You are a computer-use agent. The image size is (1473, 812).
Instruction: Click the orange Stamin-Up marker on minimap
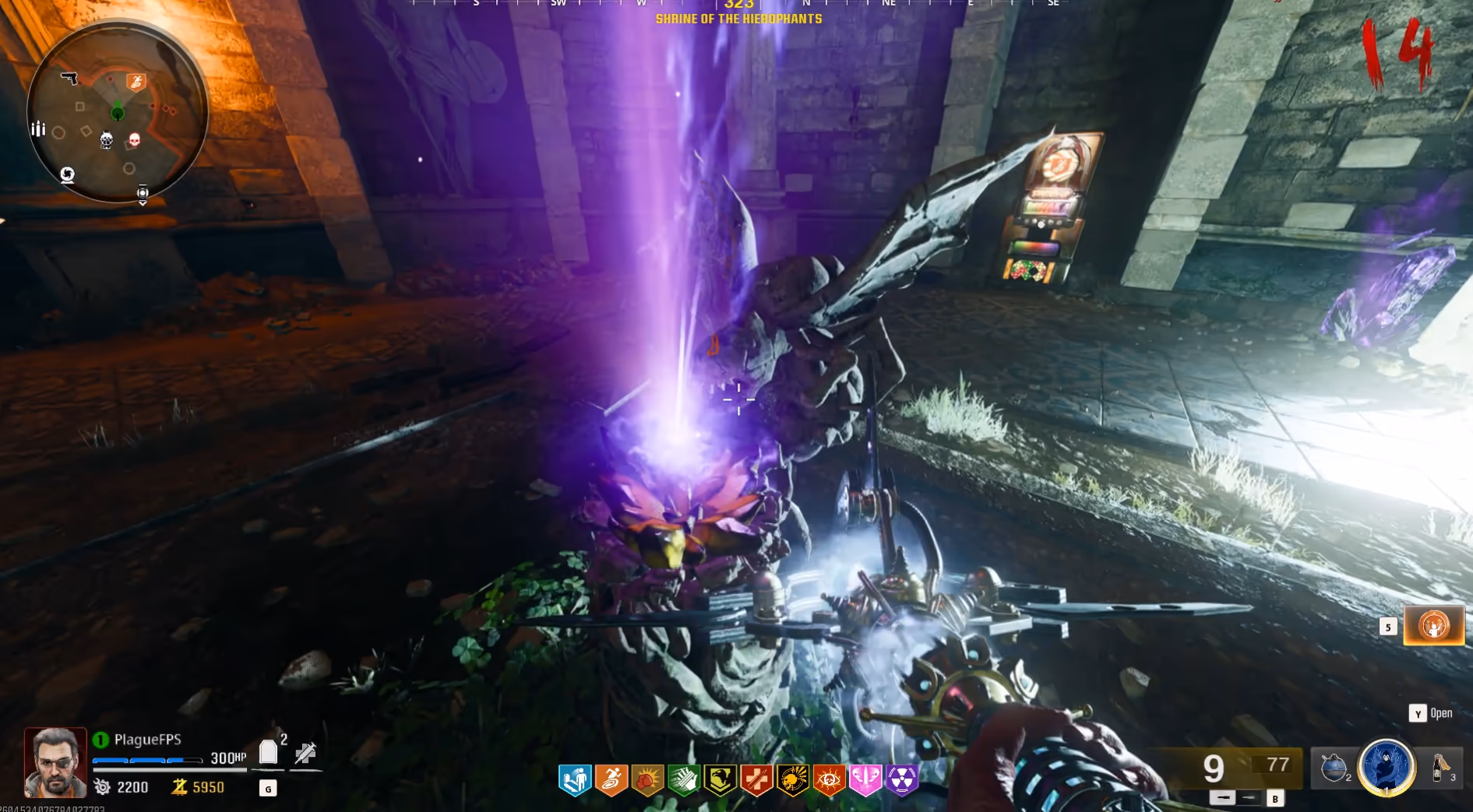click(136, 81)
